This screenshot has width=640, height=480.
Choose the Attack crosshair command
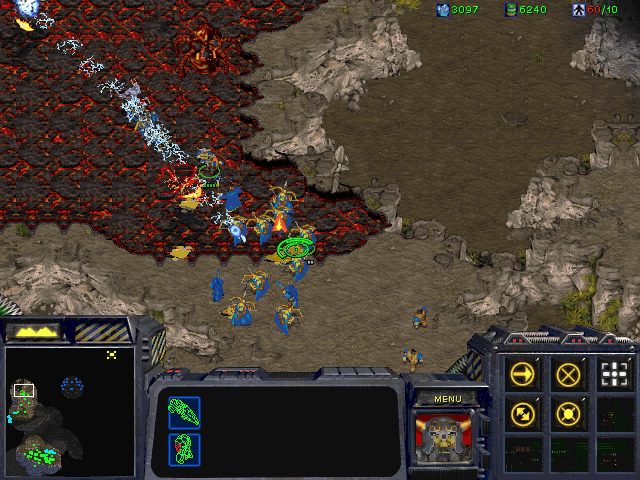pos(614,374)
